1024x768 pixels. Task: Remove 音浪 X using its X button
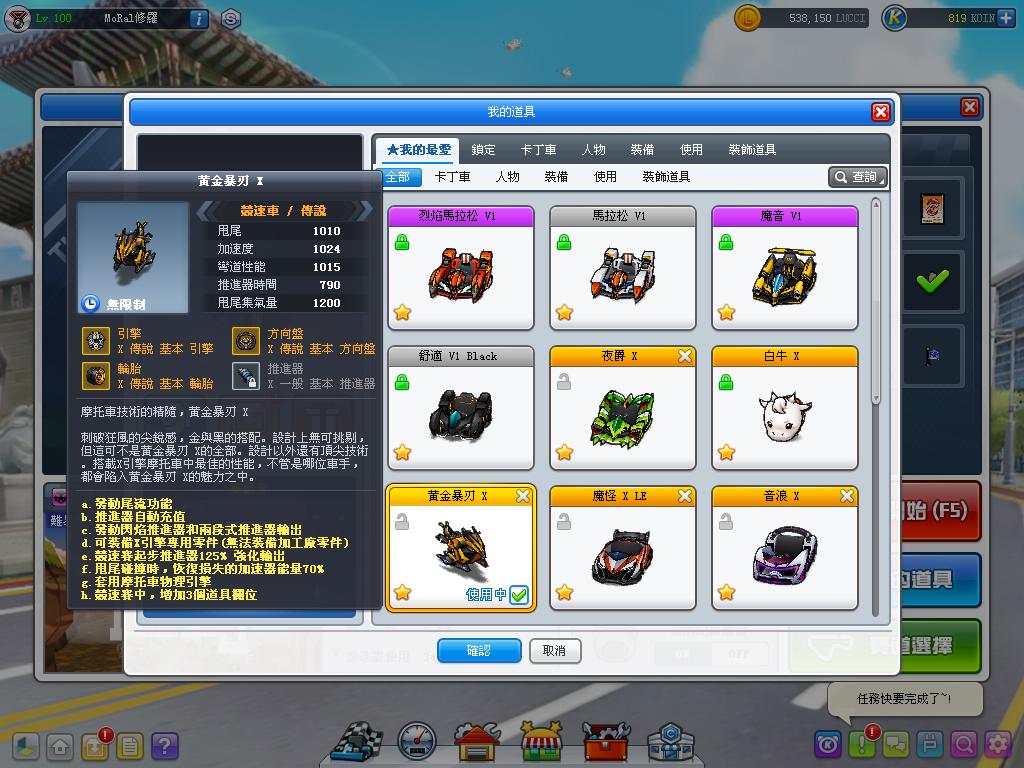[847, 496]
